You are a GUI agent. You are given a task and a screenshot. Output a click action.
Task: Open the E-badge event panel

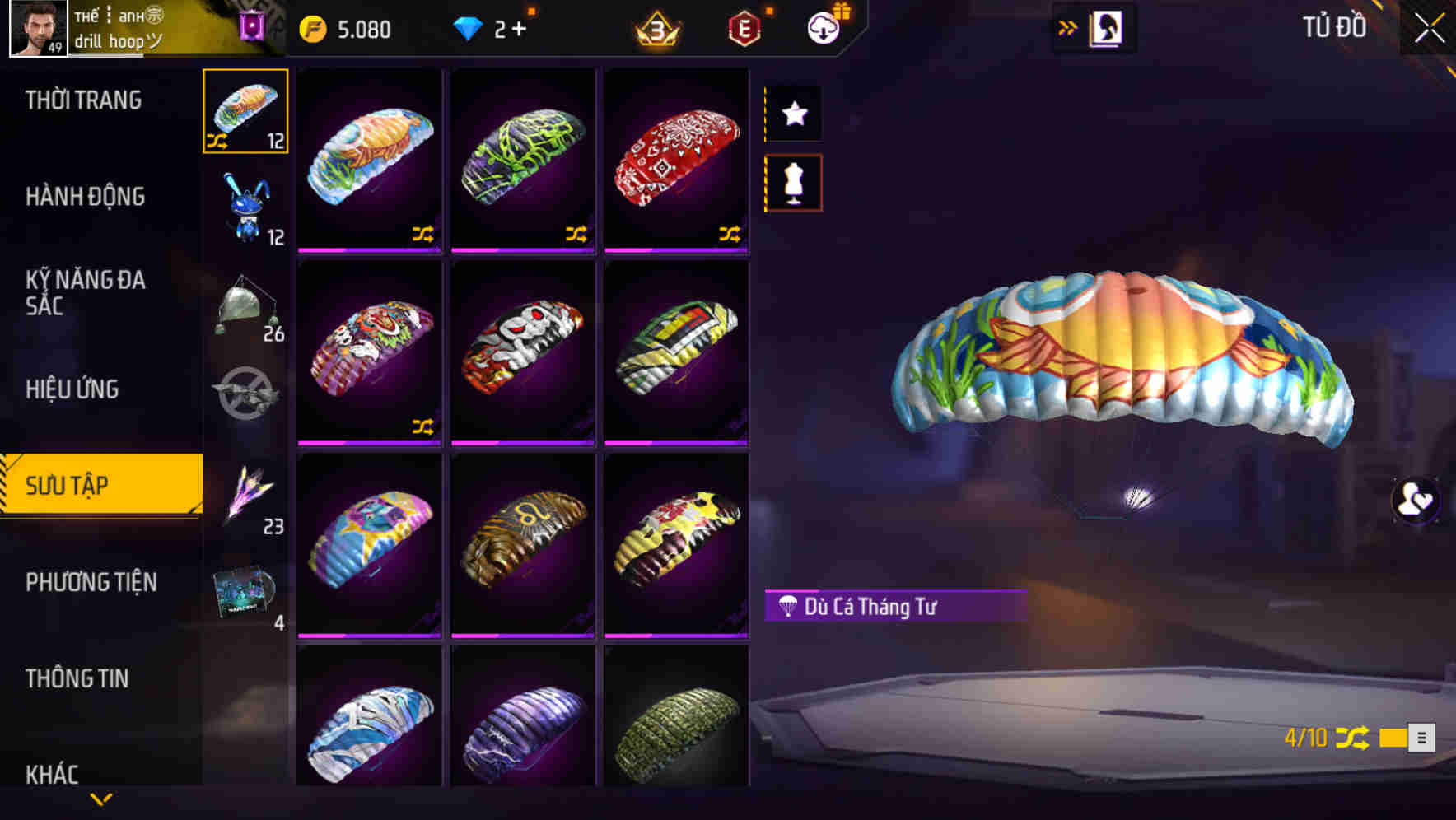[744, 27]
